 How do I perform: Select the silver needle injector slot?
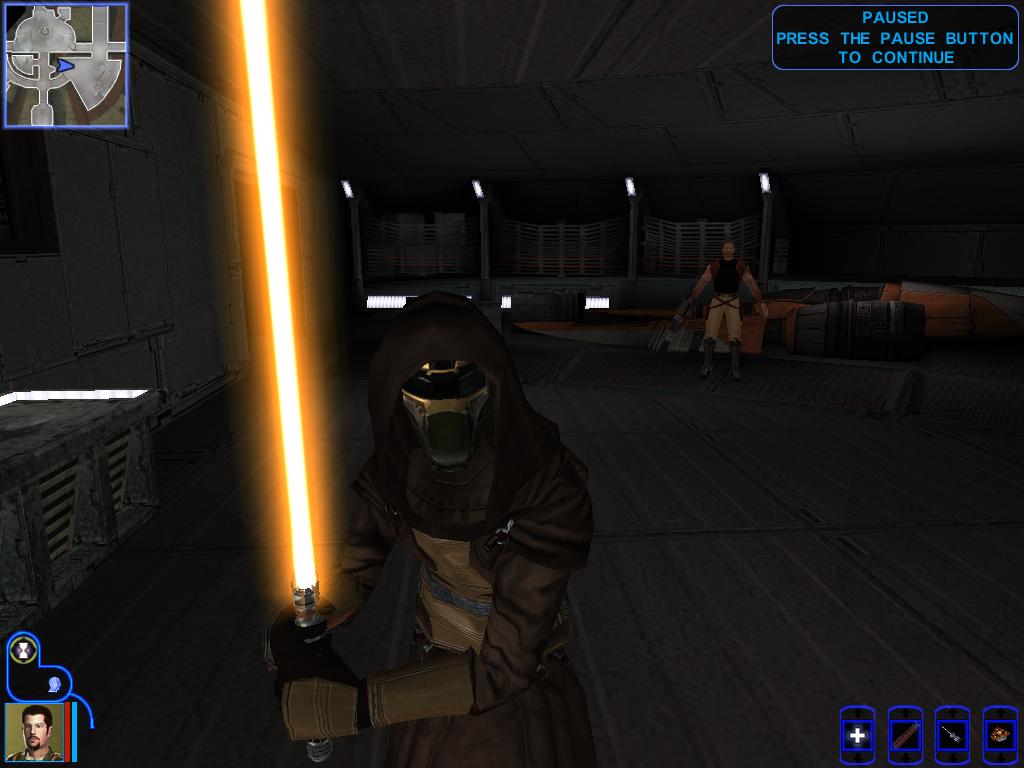(952, 737)
